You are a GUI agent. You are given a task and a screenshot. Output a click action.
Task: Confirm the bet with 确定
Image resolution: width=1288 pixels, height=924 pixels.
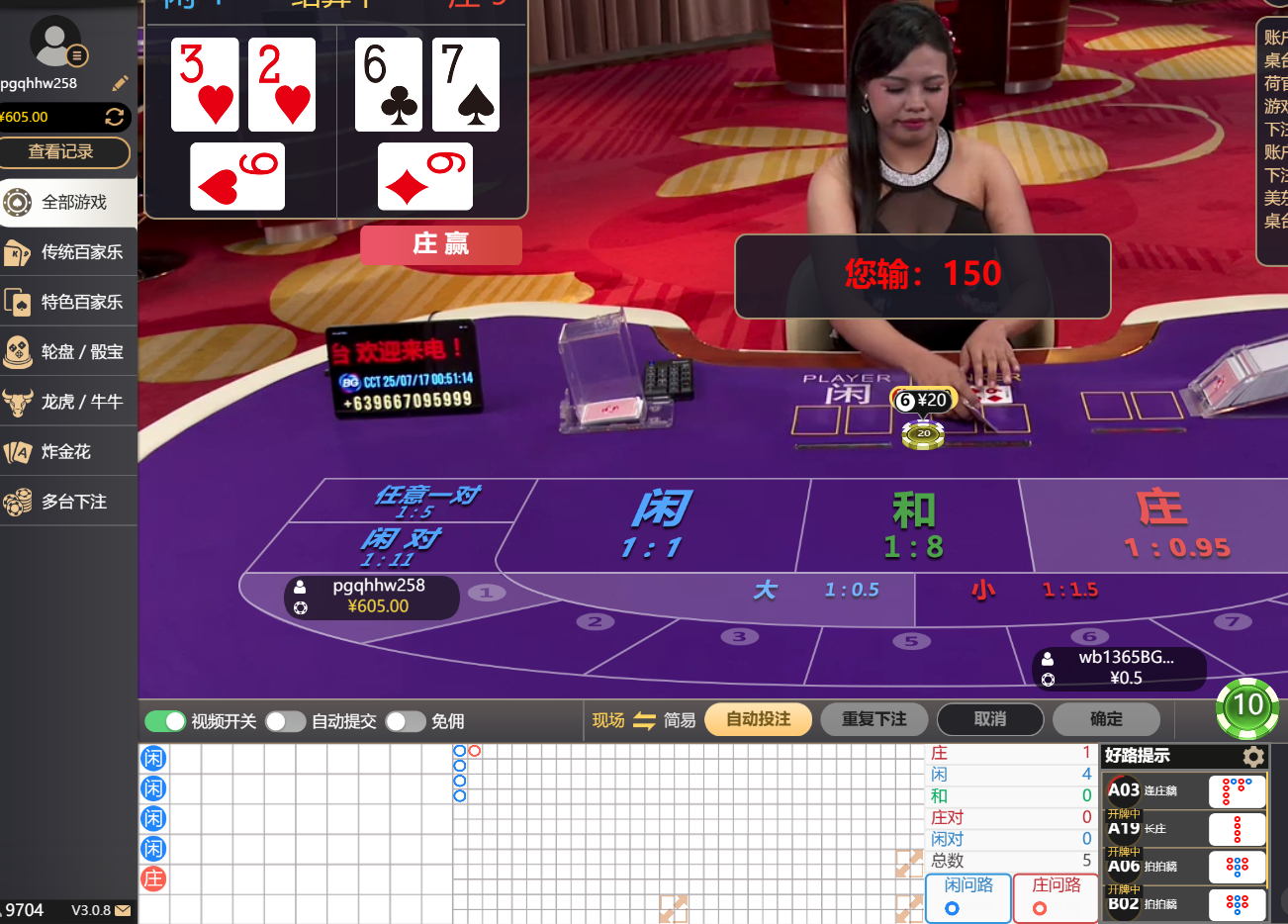[1105, 719]
